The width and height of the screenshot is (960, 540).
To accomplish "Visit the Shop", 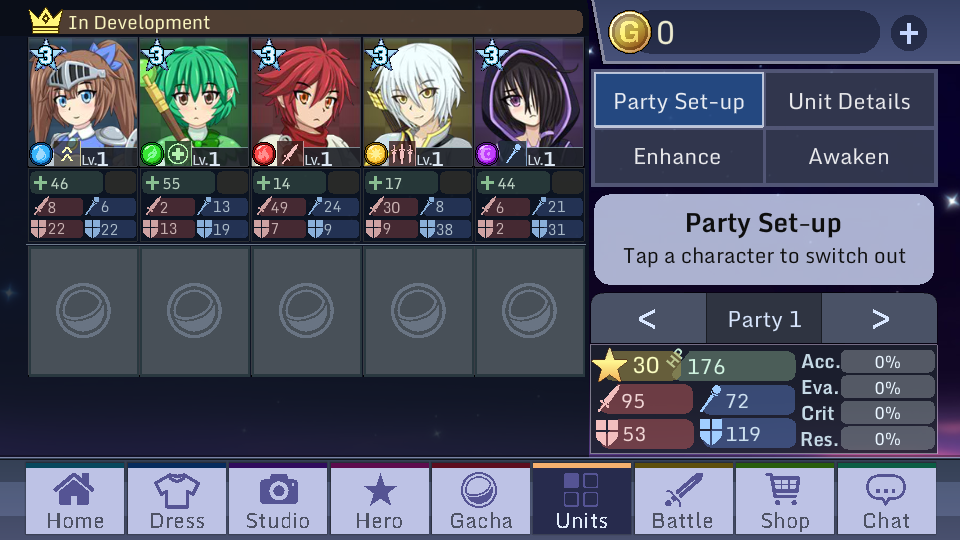I will click(x=785, y=501).
